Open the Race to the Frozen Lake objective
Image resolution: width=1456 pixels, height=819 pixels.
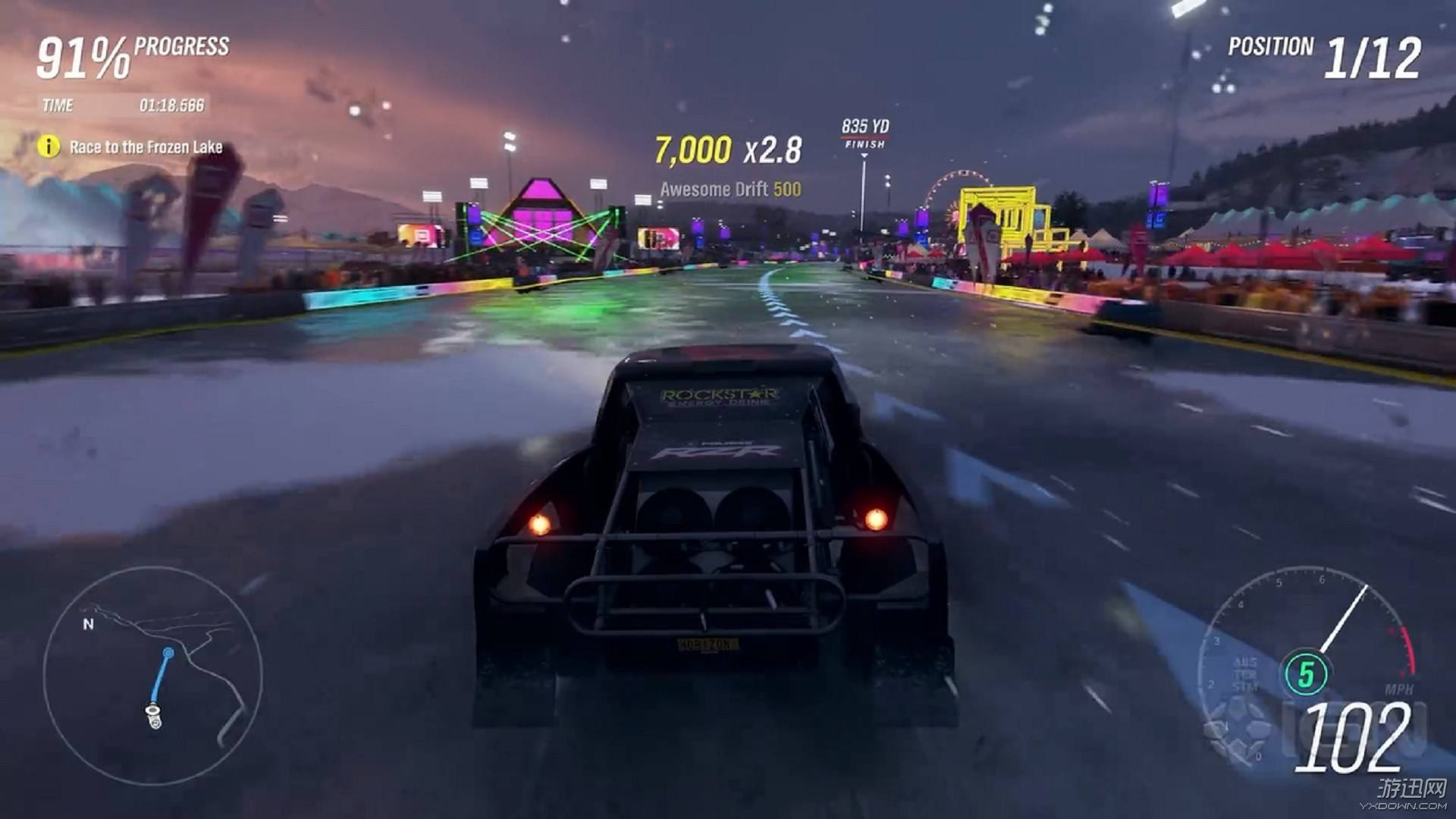click(146, 147)
